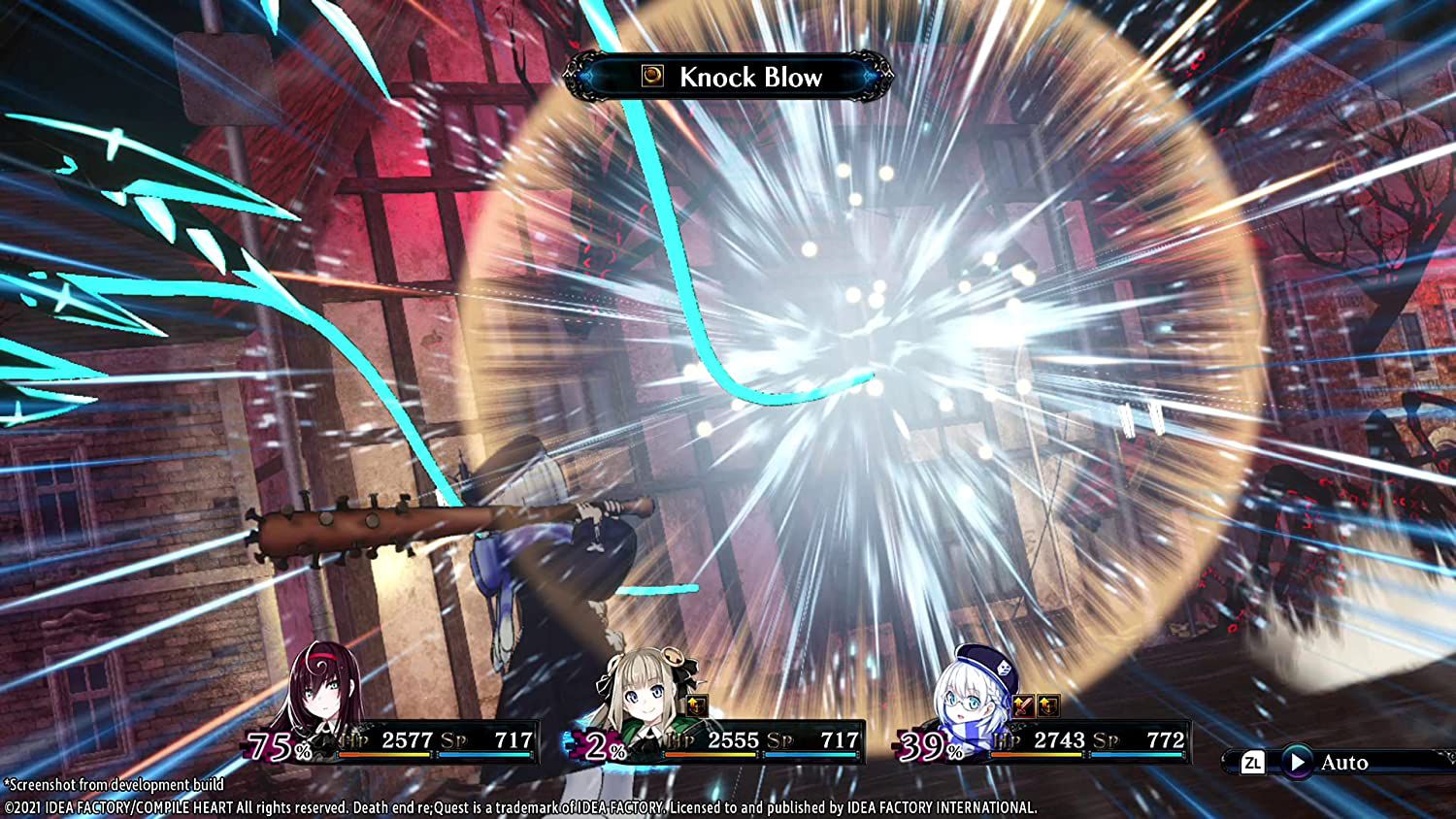Click the ZL button prompt icon
Viewport: 1456px width, 819px height.
tap(1251, 764)
